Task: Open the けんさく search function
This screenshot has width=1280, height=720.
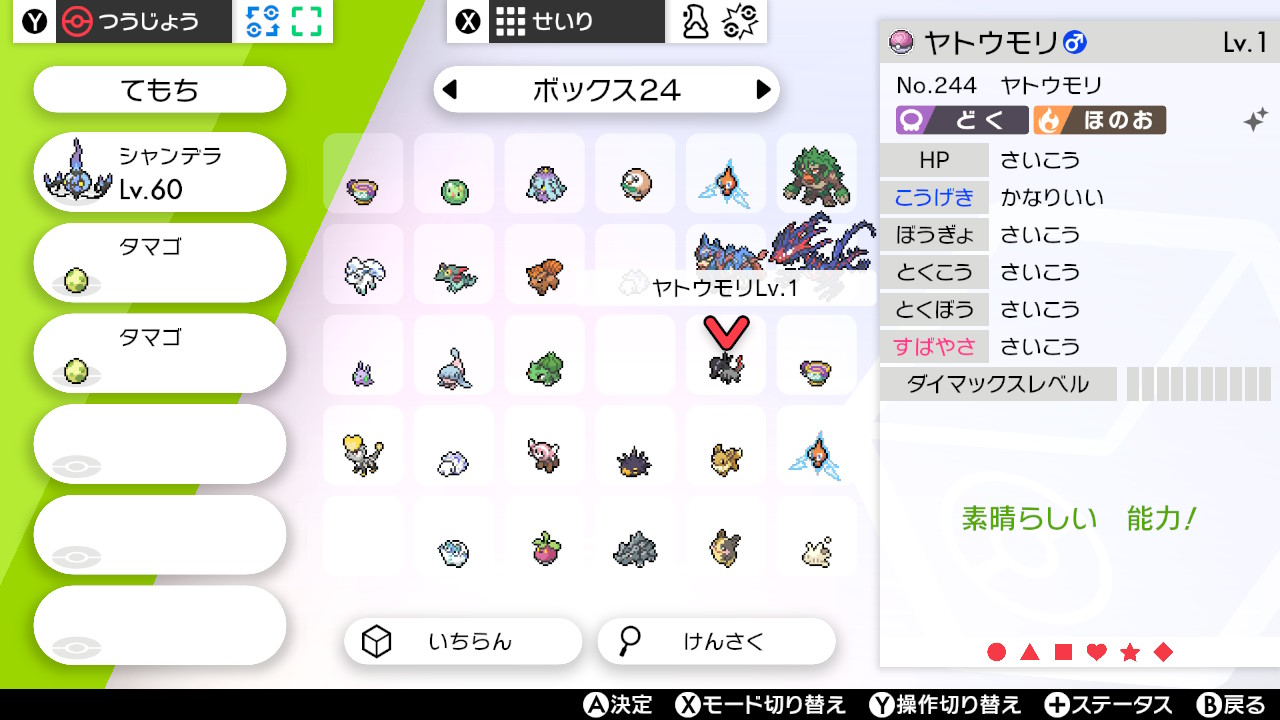Action: coord(716,641)
